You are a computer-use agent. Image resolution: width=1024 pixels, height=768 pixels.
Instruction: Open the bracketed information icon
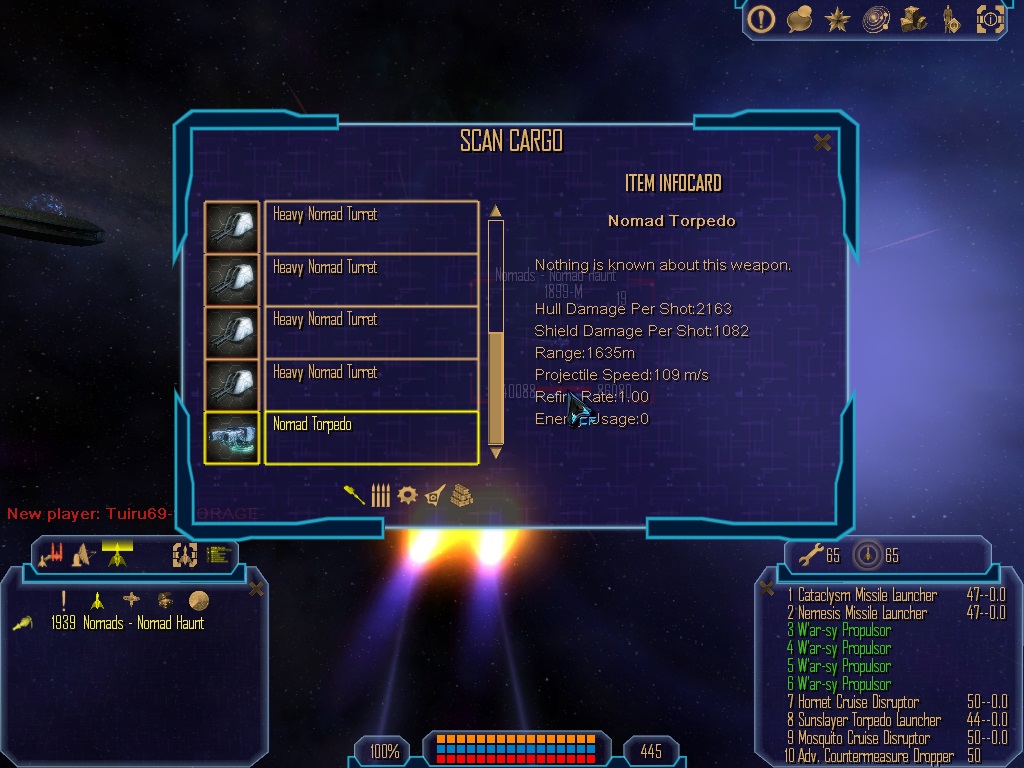click(989, 18)
